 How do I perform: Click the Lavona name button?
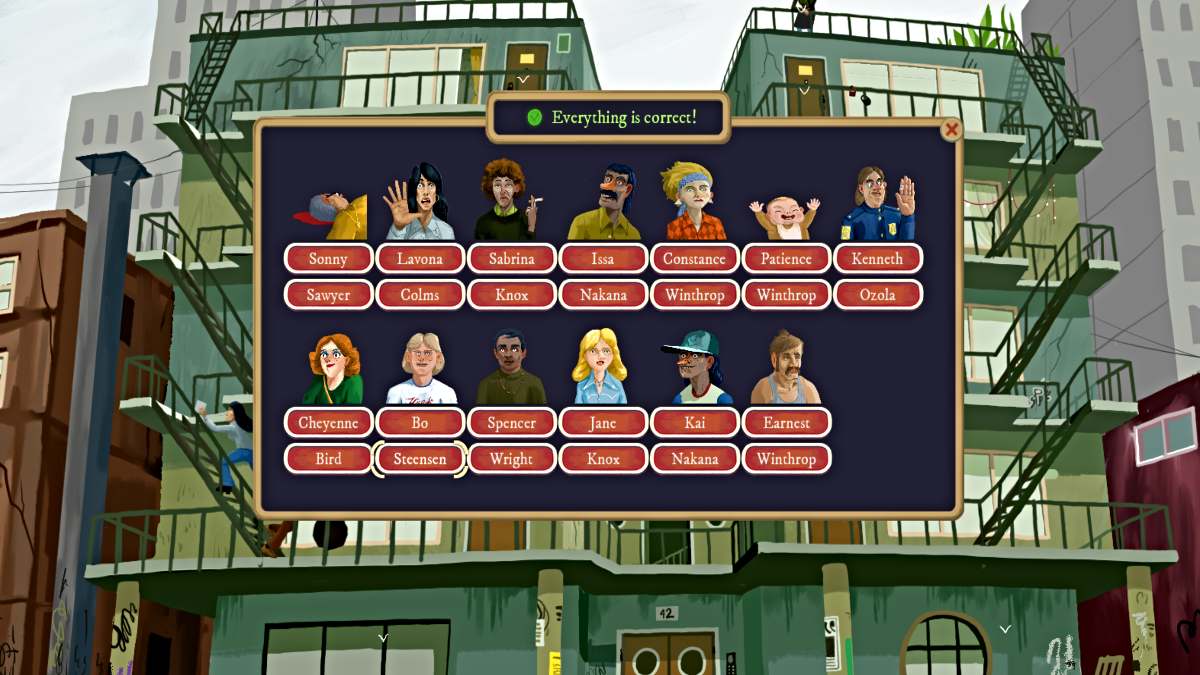pyautogui.click(x=420, y=259)
